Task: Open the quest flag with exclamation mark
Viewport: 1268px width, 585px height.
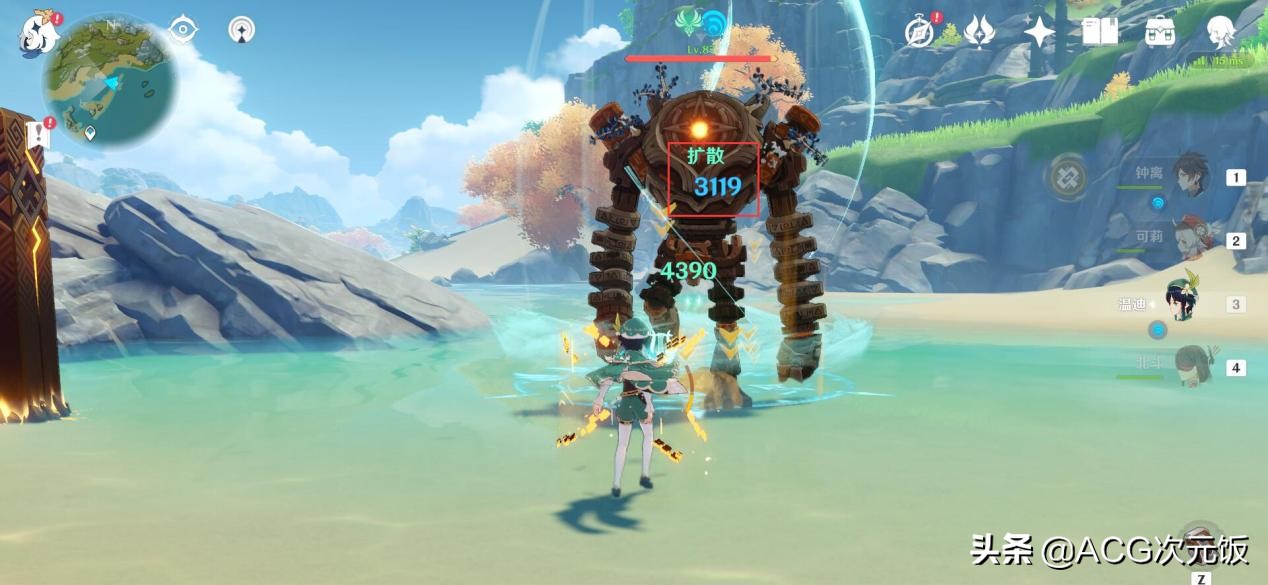Action: coord(38,134)
